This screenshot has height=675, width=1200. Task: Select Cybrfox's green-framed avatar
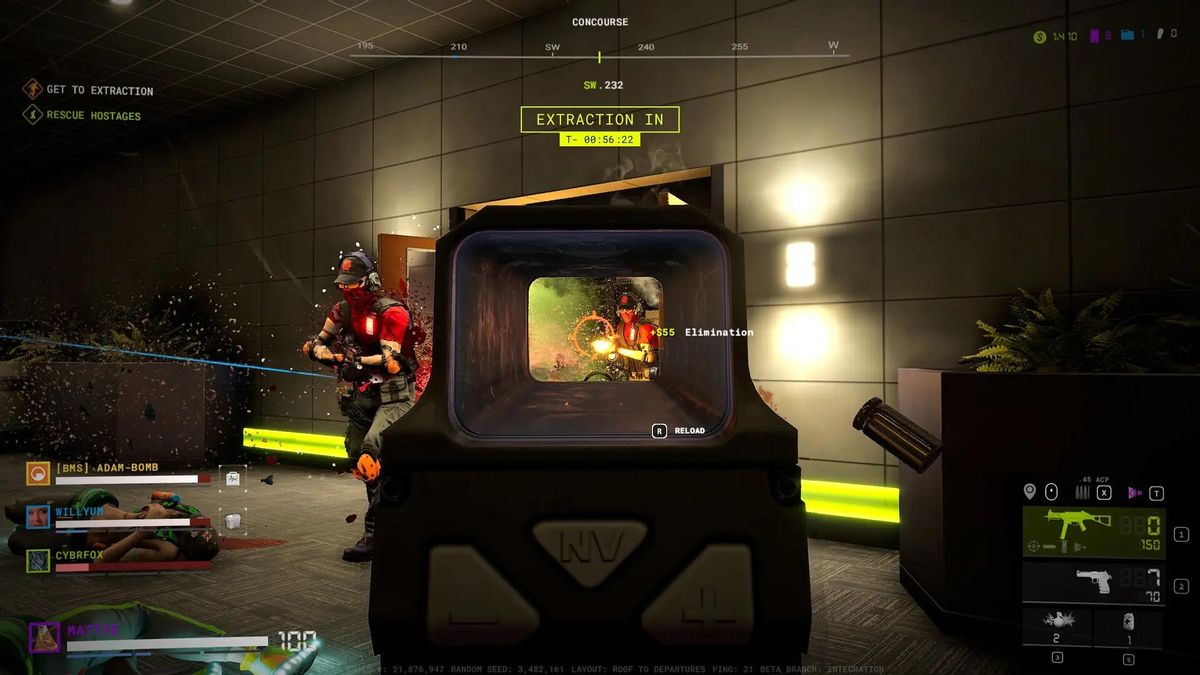click(x=39, y=560)
